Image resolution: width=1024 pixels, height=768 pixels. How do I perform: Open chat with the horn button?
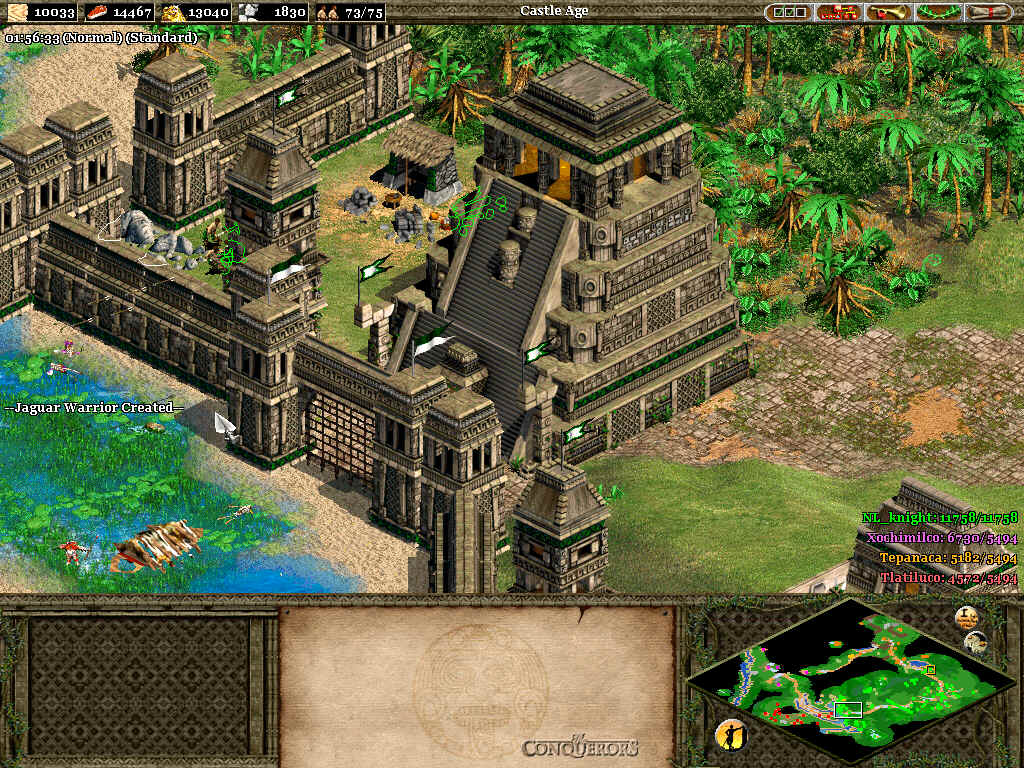(x=889, y=12)
